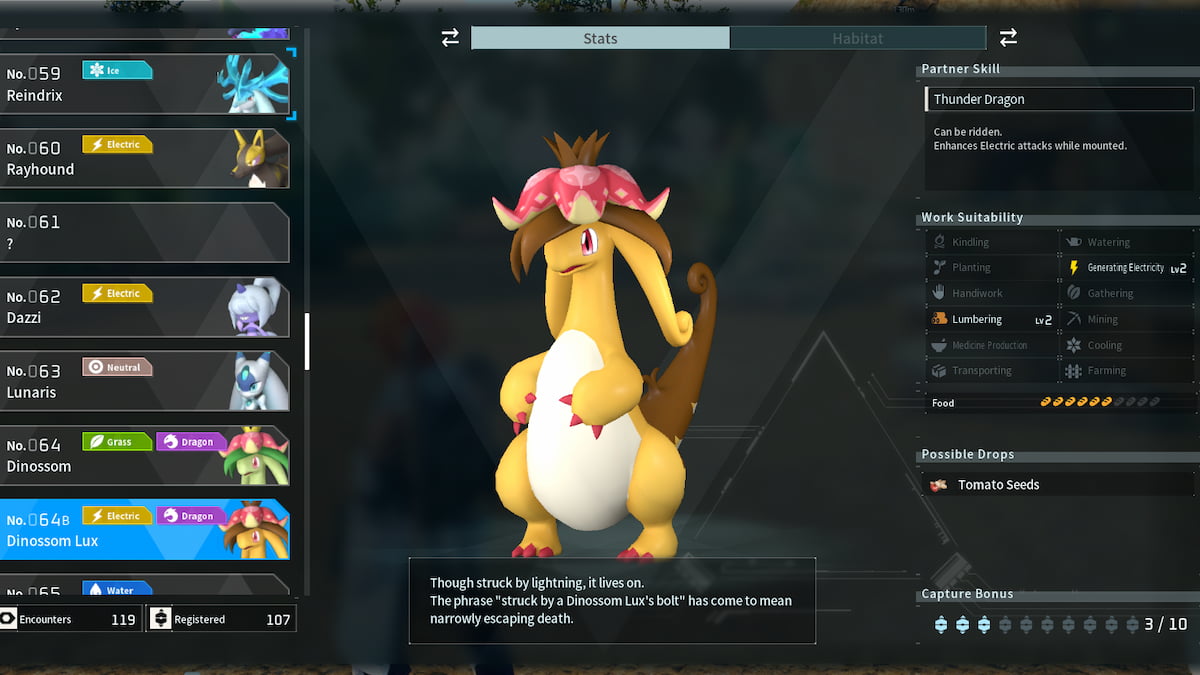Screen dimensions: 1200x675
Task: Click the Generating Electricity work suitability
Action: (1127, 268)
